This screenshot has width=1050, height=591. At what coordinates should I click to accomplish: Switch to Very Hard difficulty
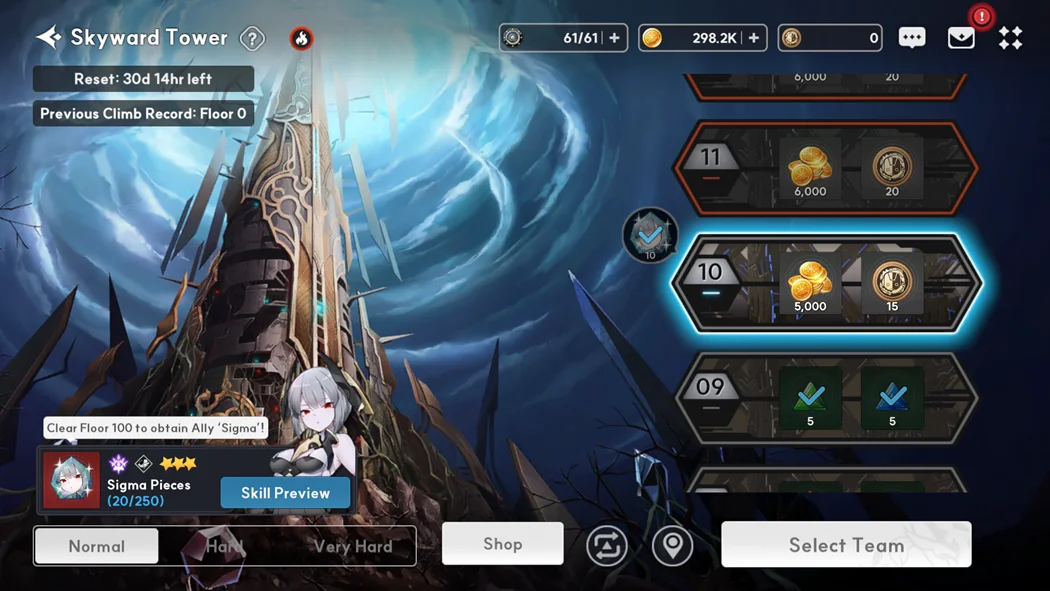point(352,546)
